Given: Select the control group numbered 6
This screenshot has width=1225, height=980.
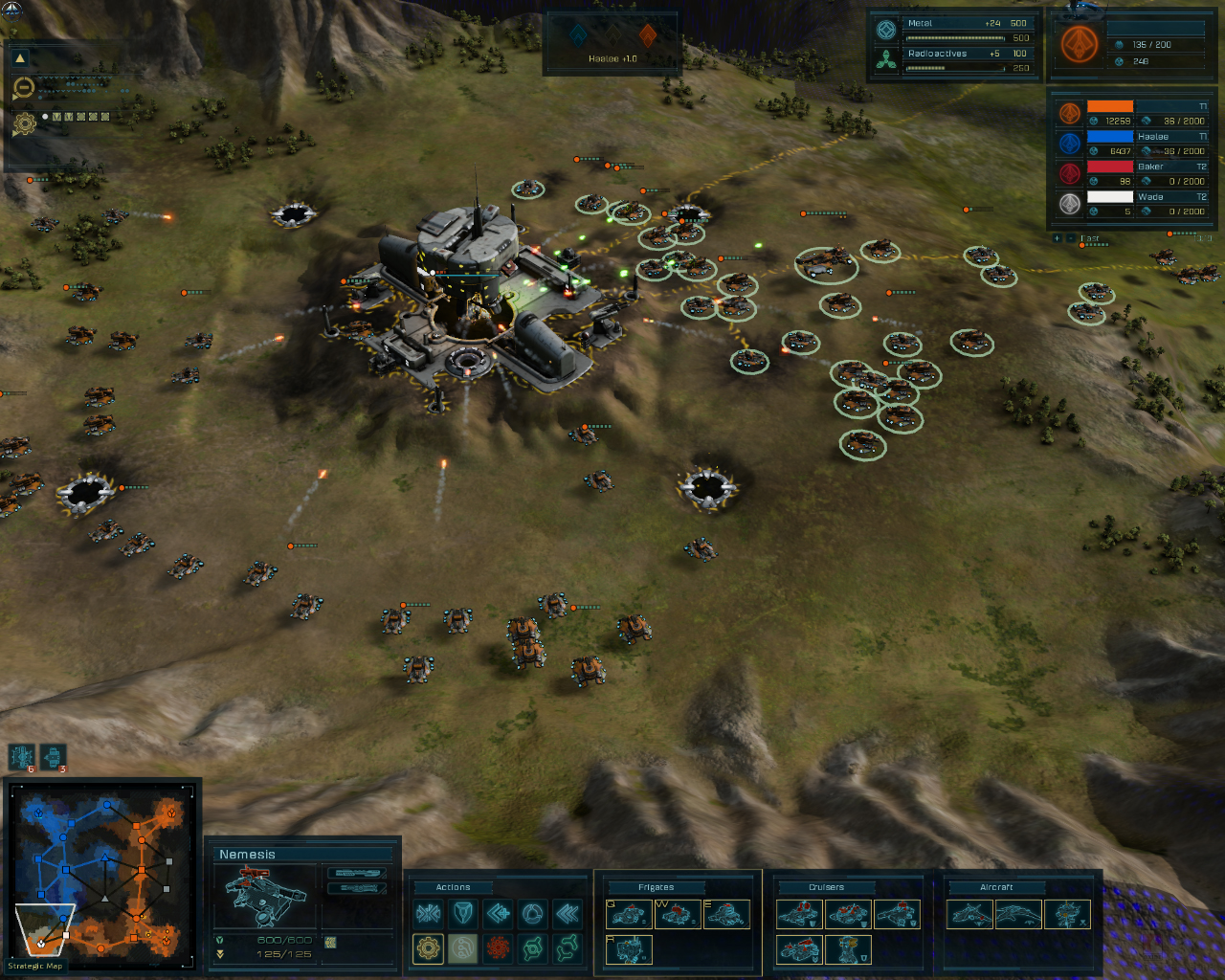Looking at the screenshot, I should click(21, 757).
